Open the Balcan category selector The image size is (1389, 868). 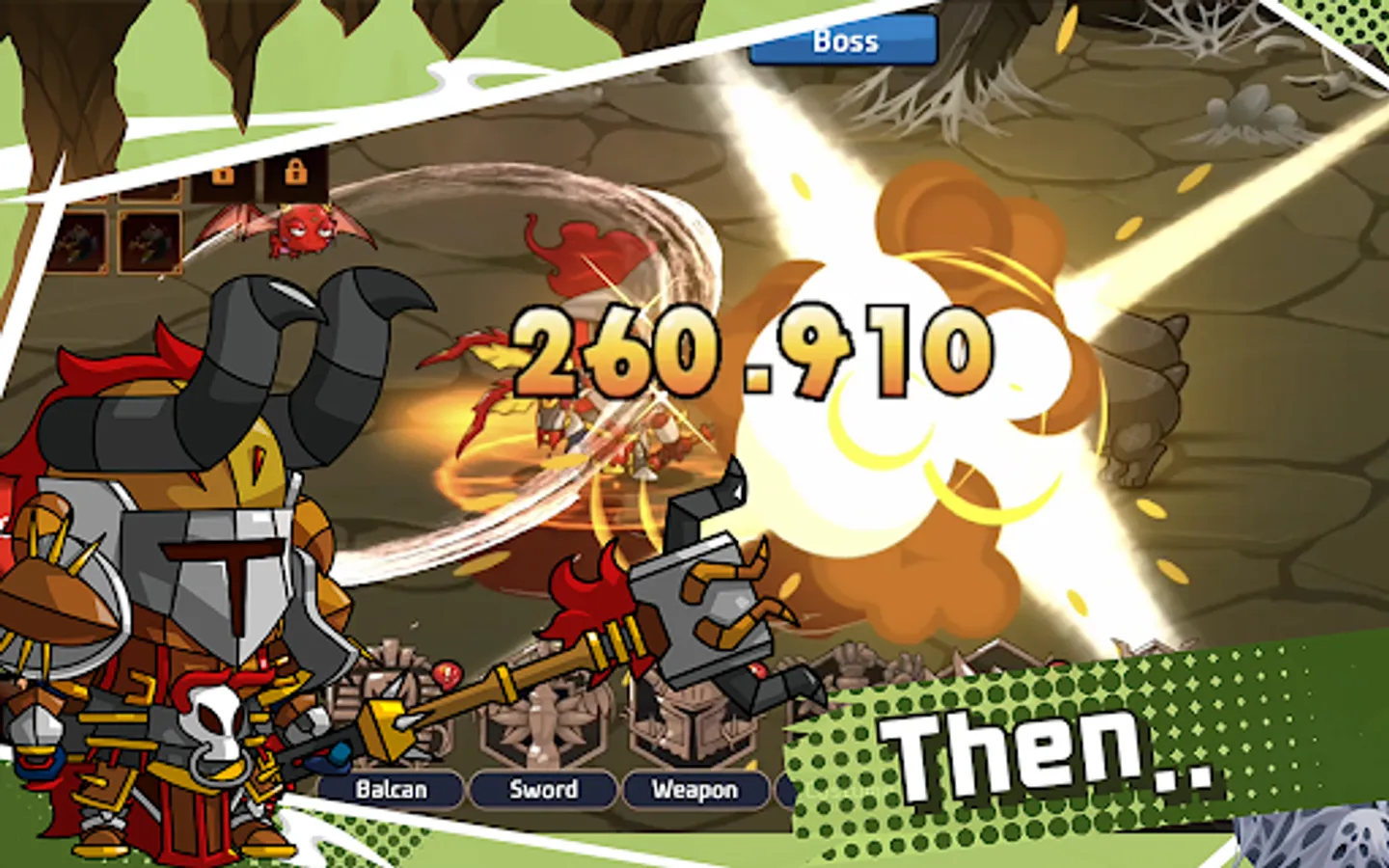point(393,789)
